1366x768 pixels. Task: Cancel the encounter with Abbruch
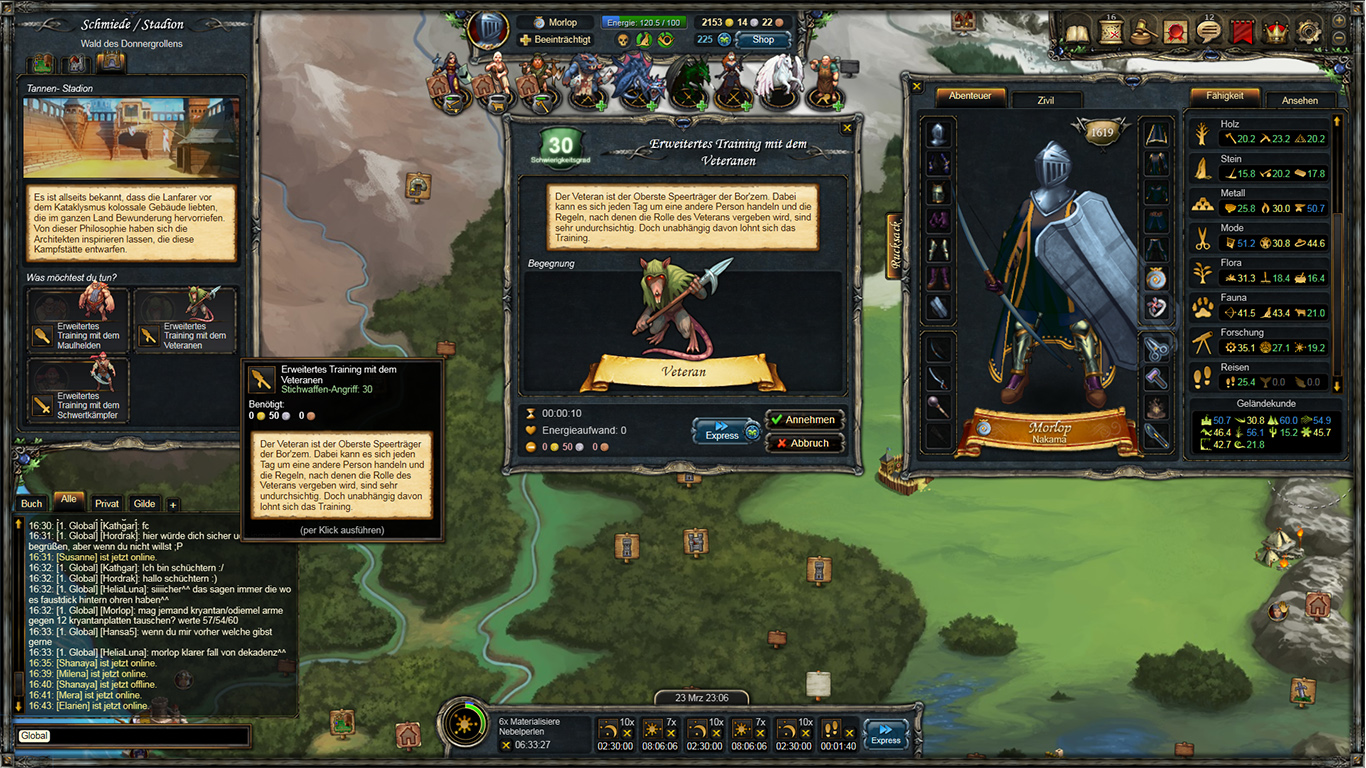click(x=805, y=442)
